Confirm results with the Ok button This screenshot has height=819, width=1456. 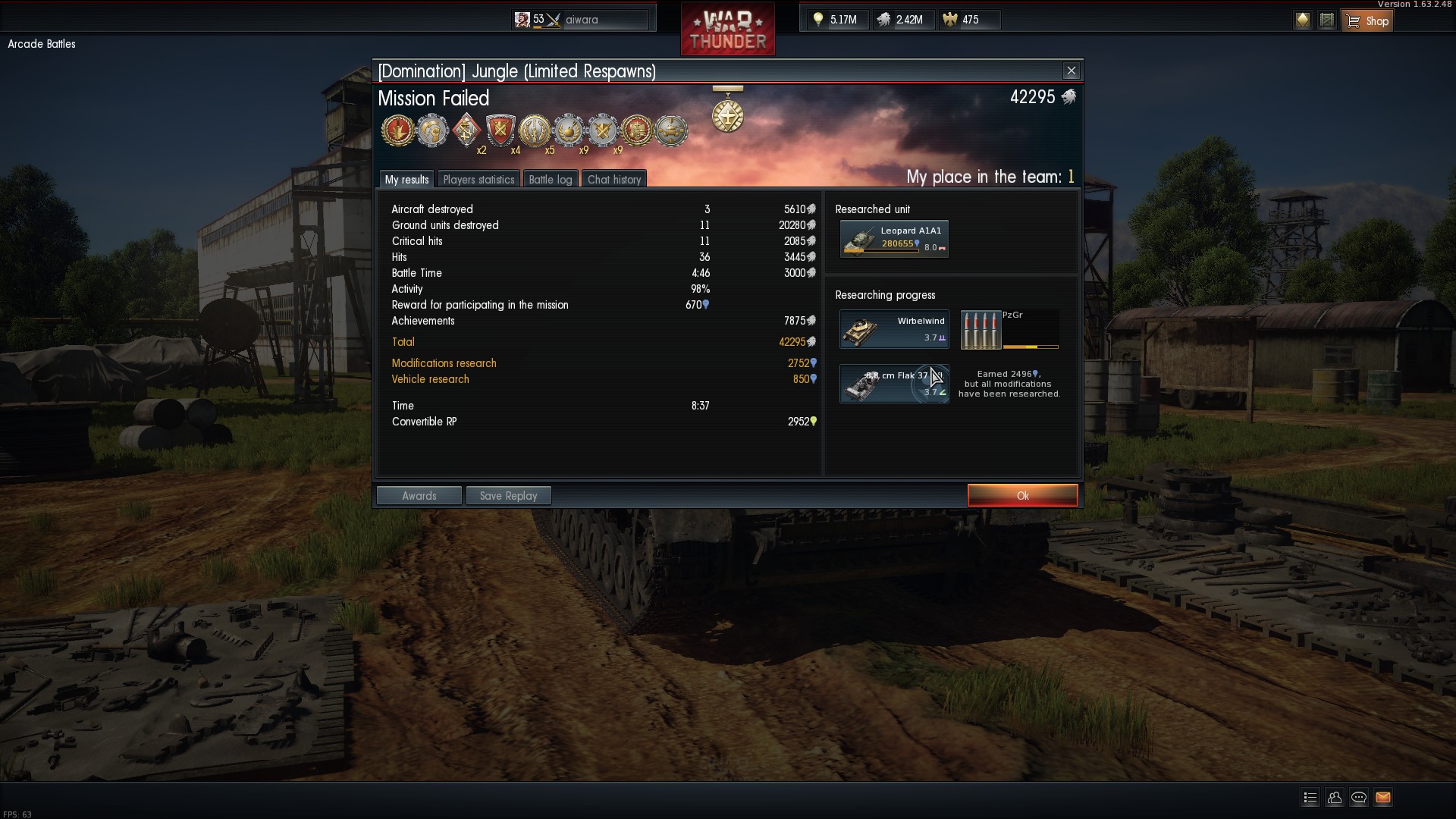(x=1022, y=495)
